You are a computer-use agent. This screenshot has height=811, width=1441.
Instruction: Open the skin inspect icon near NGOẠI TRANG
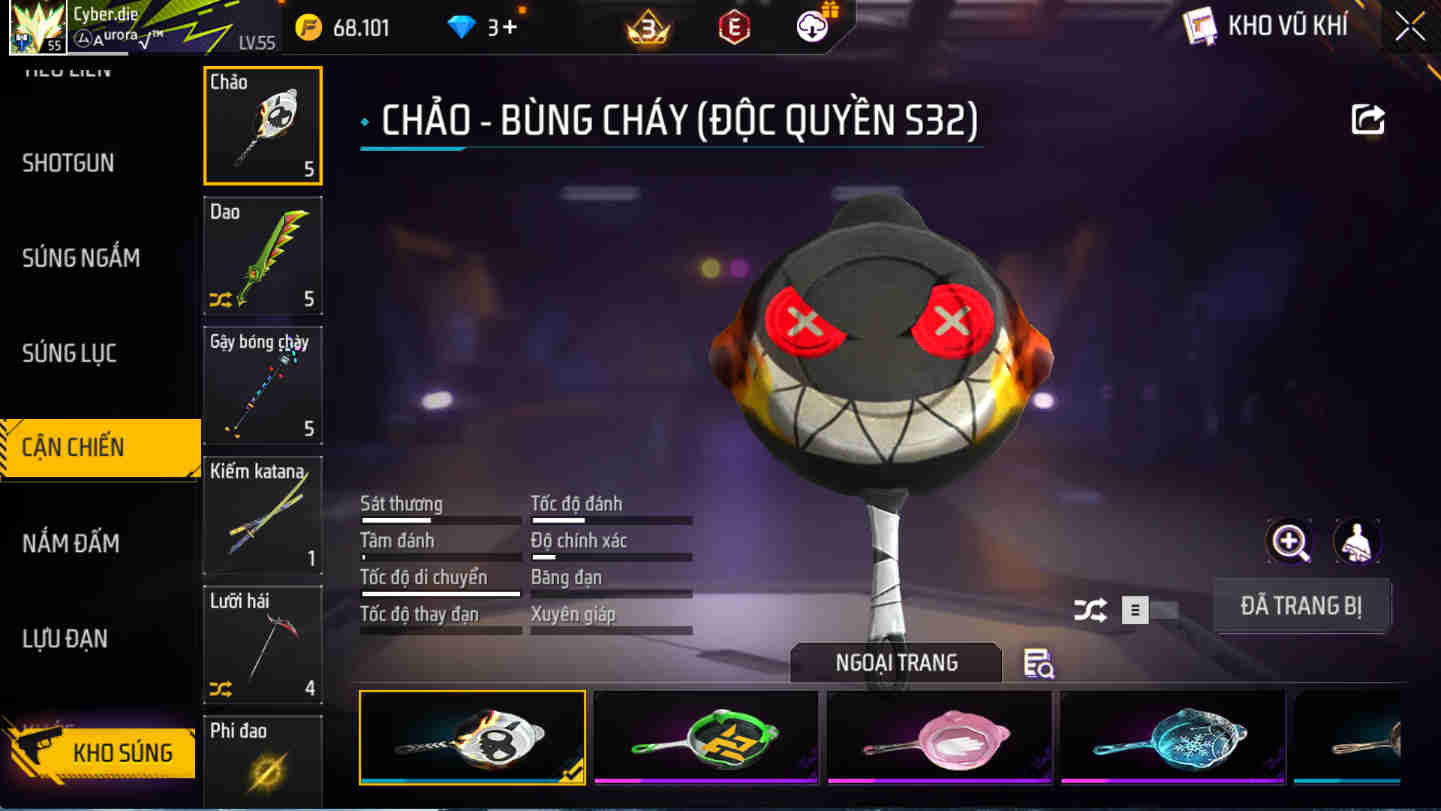[x=1035, y=663]
